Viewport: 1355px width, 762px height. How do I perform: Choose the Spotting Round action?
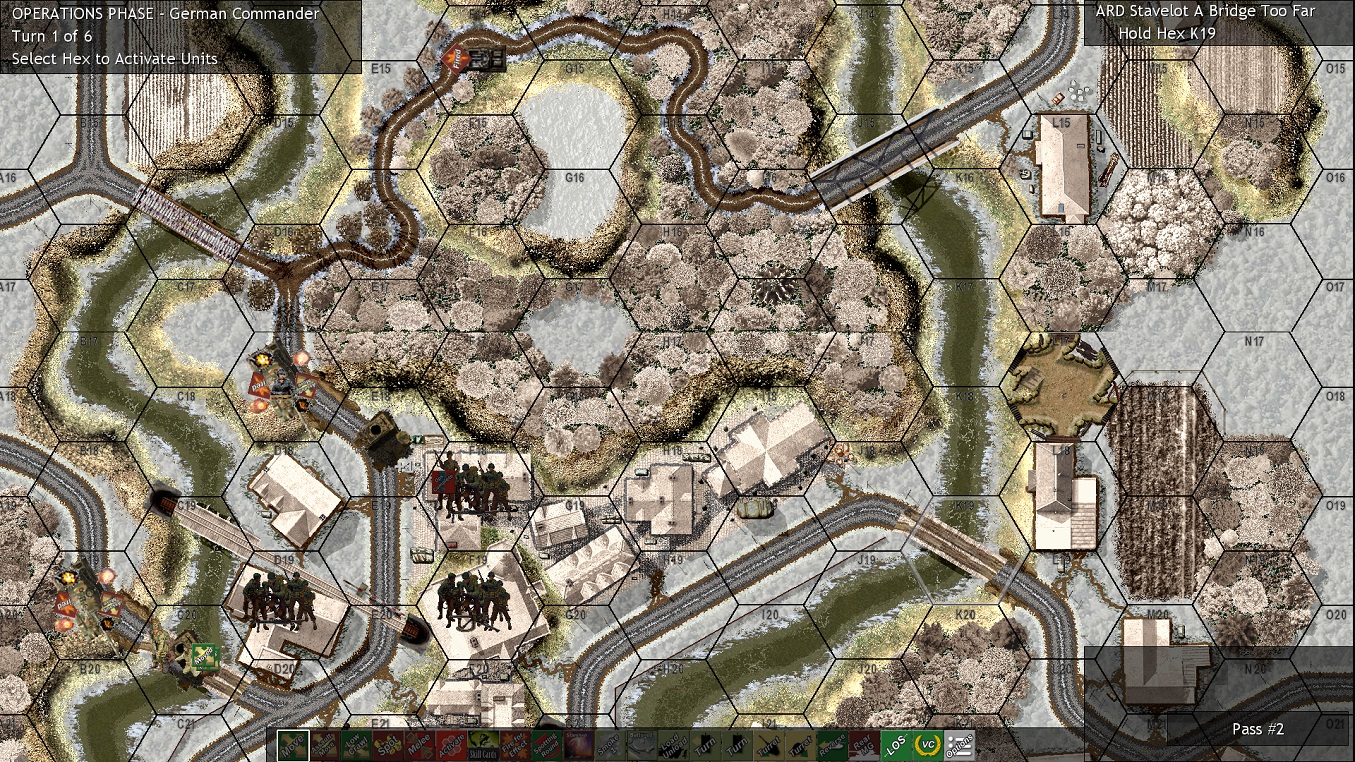[x=545, y=744]
